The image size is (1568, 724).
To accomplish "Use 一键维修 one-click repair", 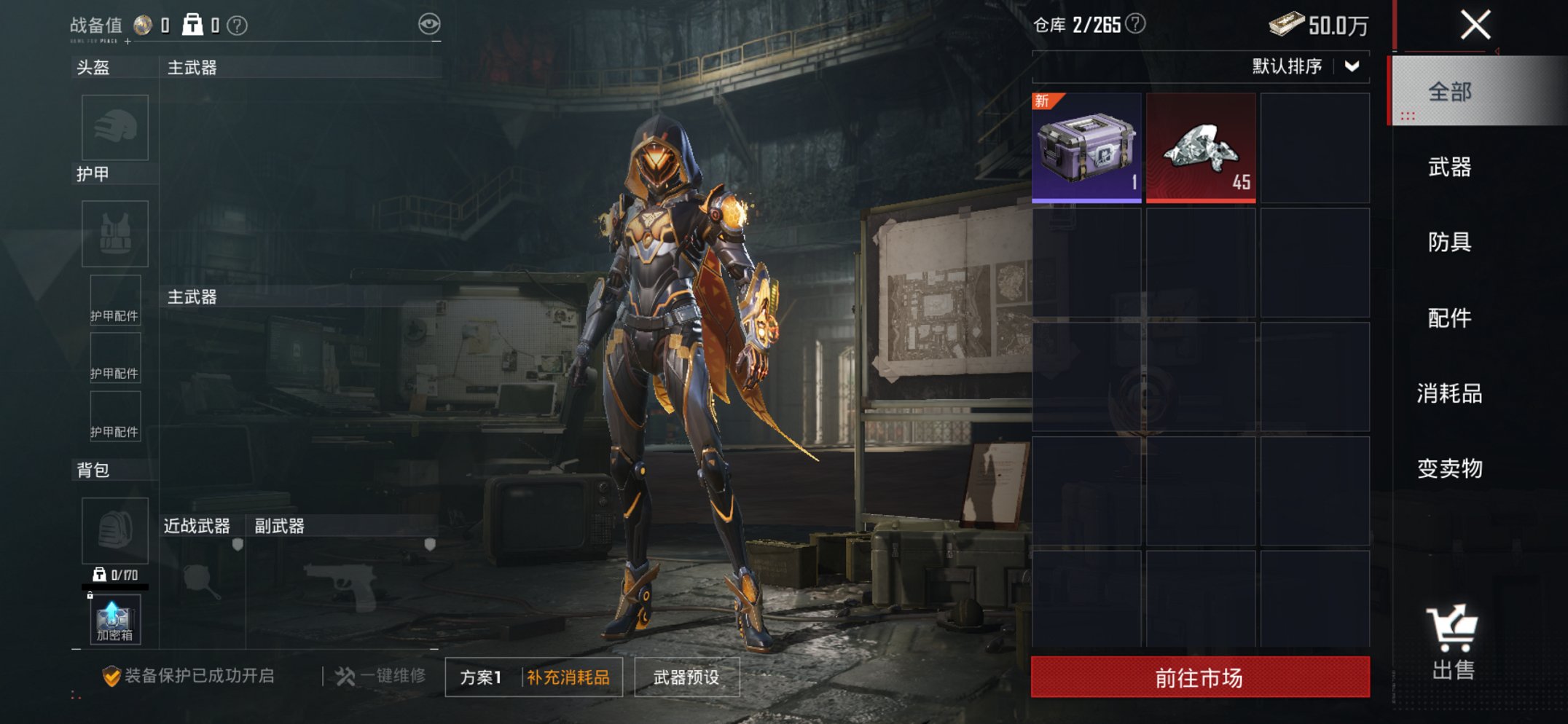I will pos(381,676).
